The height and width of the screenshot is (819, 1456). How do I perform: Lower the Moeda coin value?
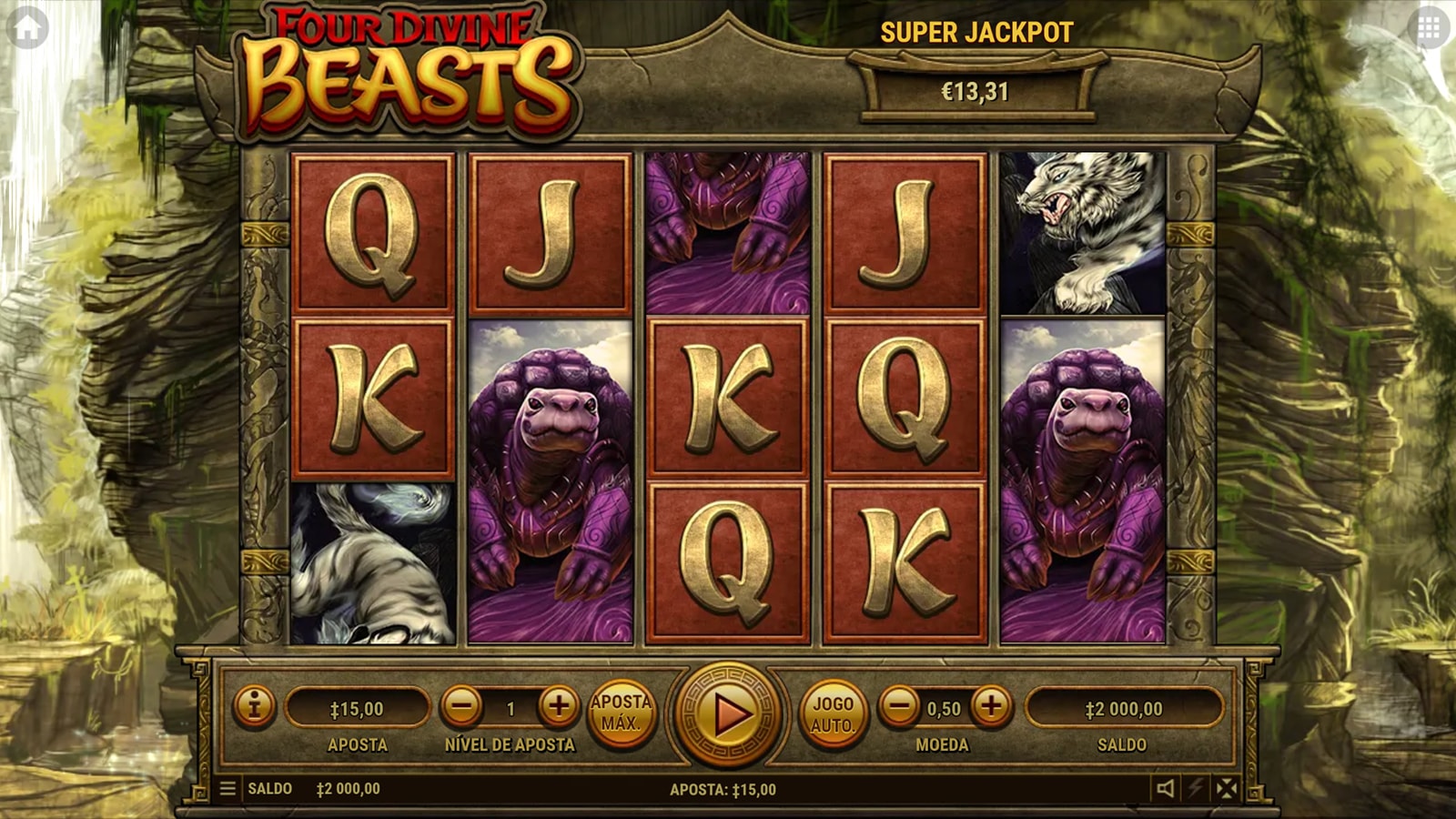[x=900, y=706]
